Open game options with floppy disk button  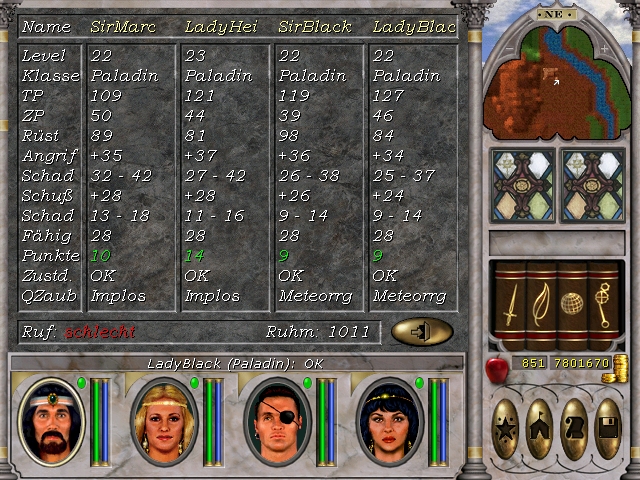pos(607,428)
